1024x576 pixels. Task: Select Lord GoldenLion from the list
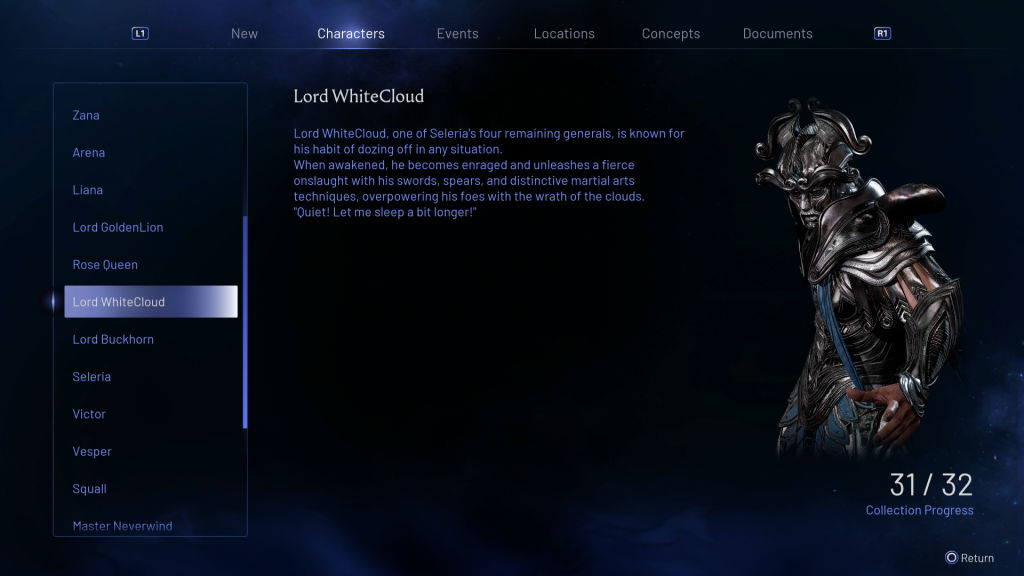click(118, 227)
